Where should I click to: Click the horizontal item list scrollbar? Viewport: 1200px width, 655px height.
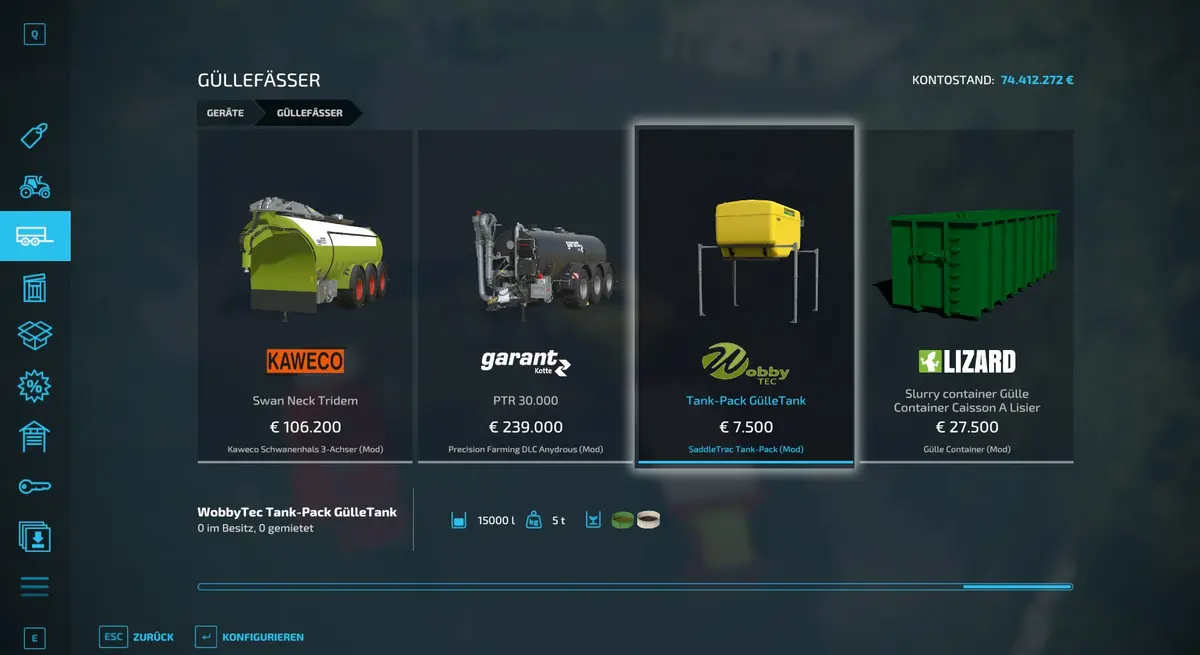pyautogui.click(x=635, y=587)
